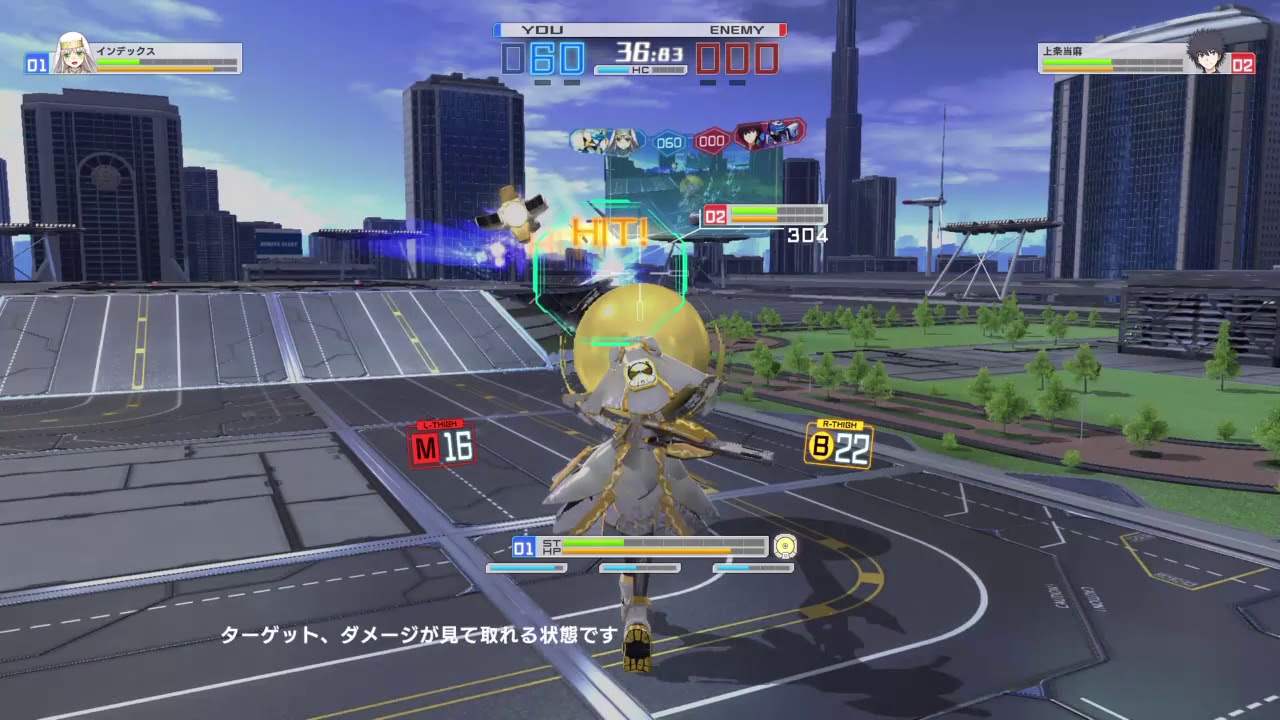This screenshot has height=720, width=1280.
Task: Select the Touma face icon on the scoreboard
Action: point(751,138)
